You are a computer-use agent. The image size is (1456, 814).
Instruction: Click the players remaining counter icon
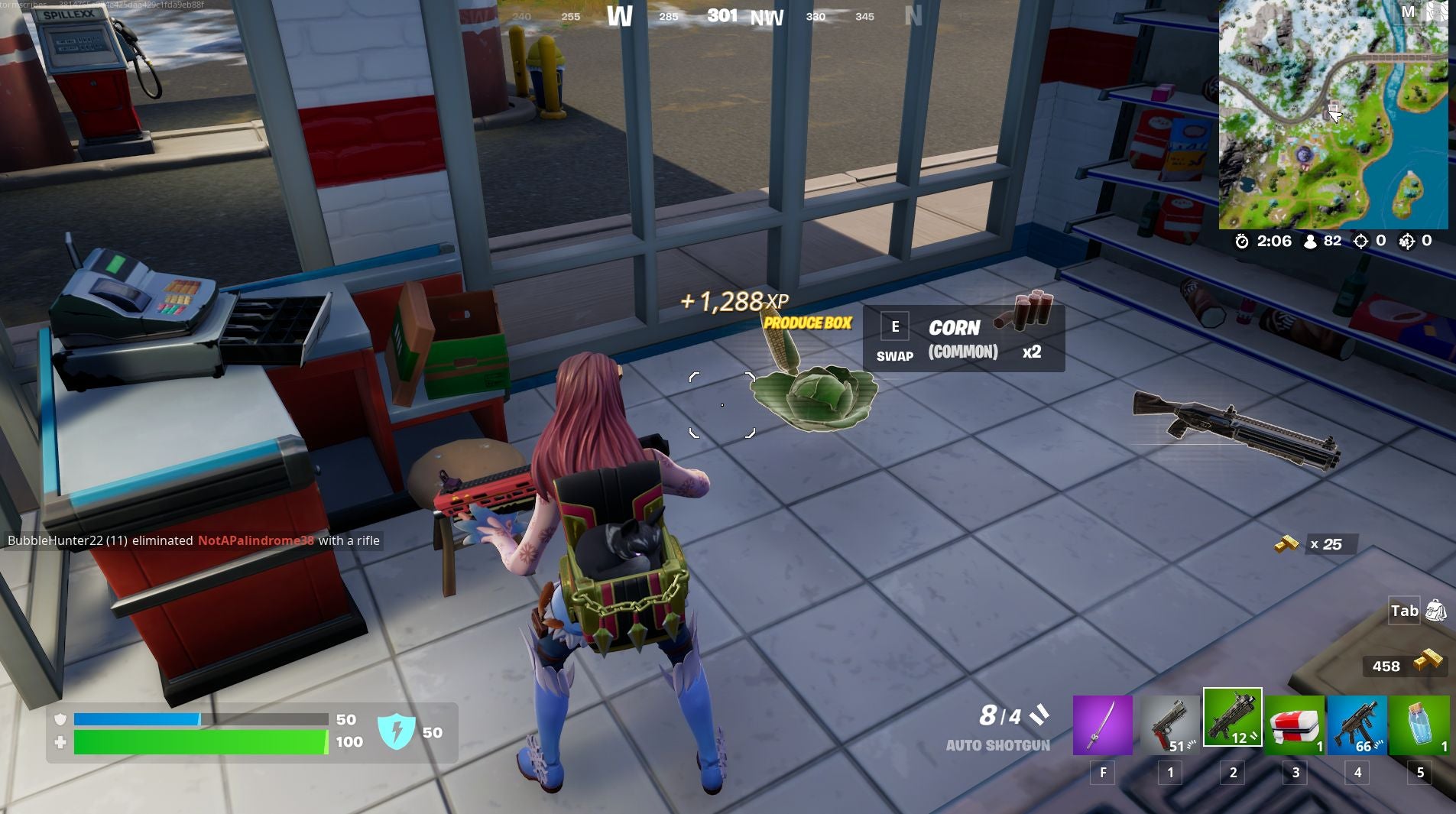[1310, 241]
